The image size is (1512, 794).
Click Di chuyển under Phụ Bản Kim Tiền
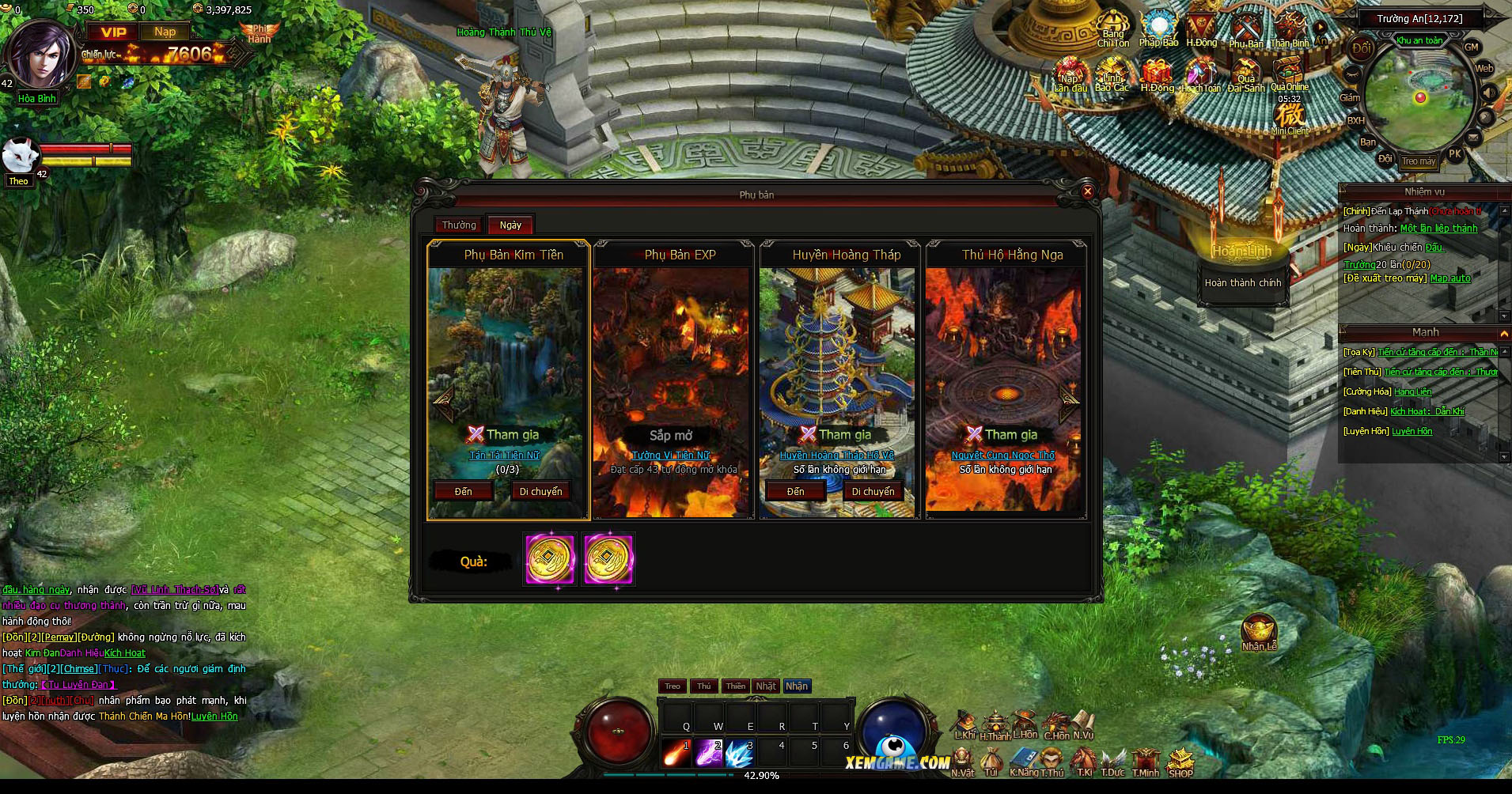point(540,491)
